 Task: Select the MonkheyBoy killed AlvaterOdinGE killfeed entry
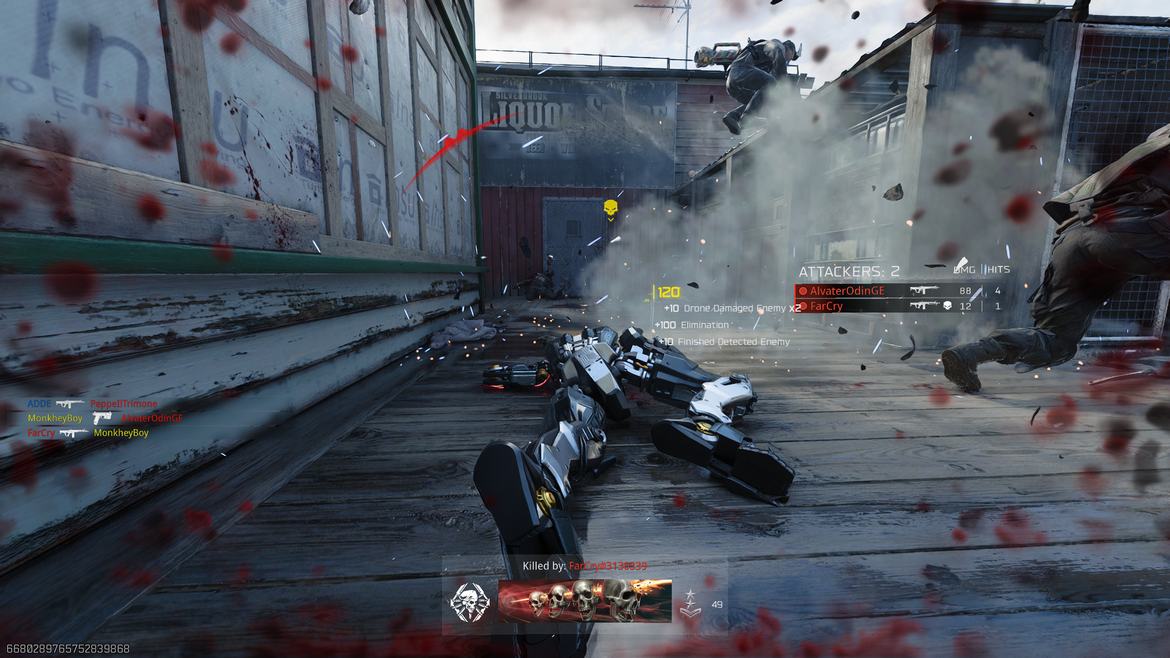click(105, 418)
